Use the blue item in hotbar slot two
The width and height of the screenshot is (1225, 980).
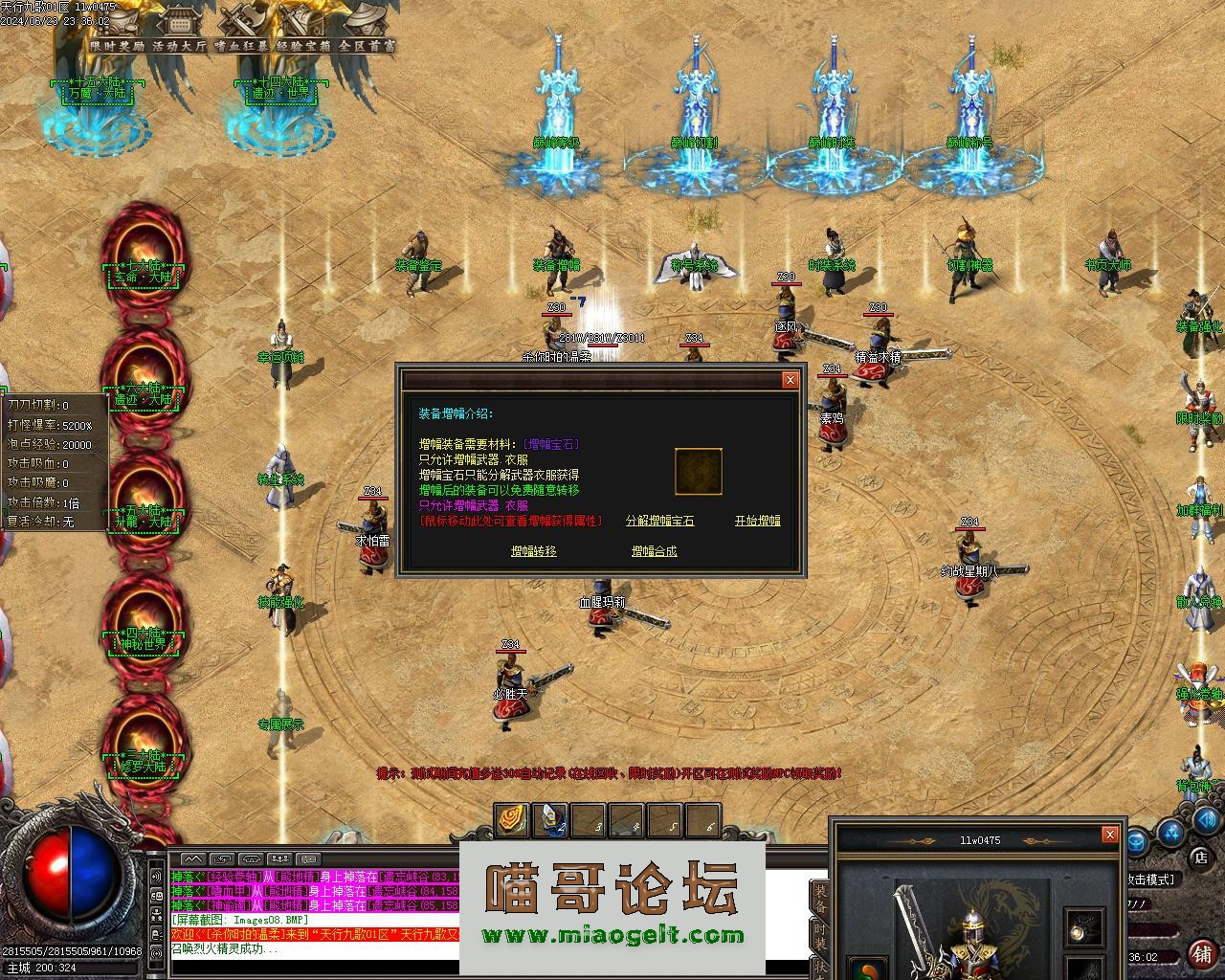(x=549, y=820)
